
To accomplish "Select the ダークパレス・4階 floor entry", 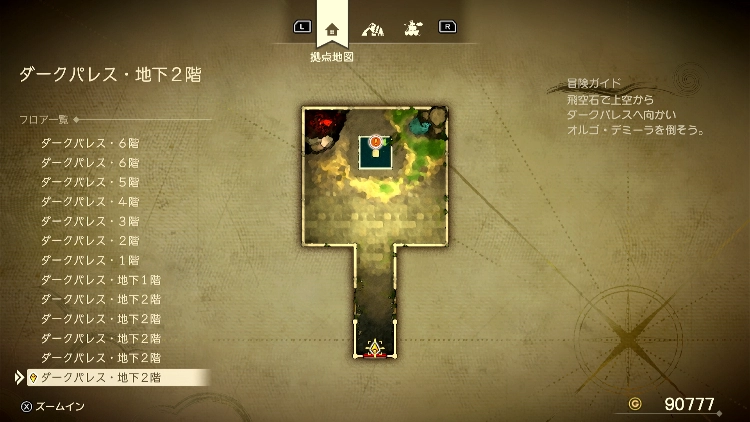I will coord(90,201).
